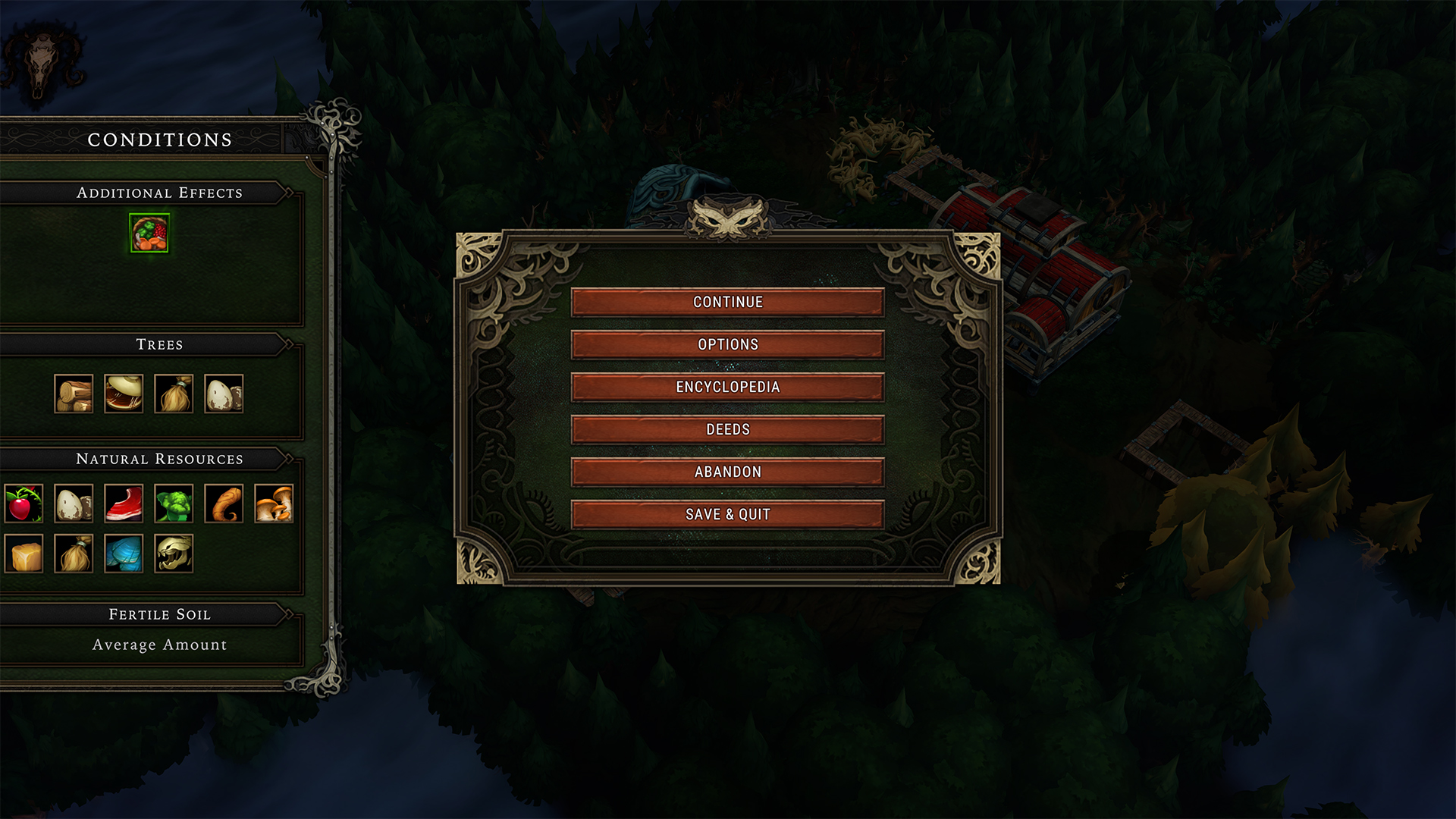Select Save & Quit
The height and width of the screenshot is (819, 1456).
pos(727,514)
